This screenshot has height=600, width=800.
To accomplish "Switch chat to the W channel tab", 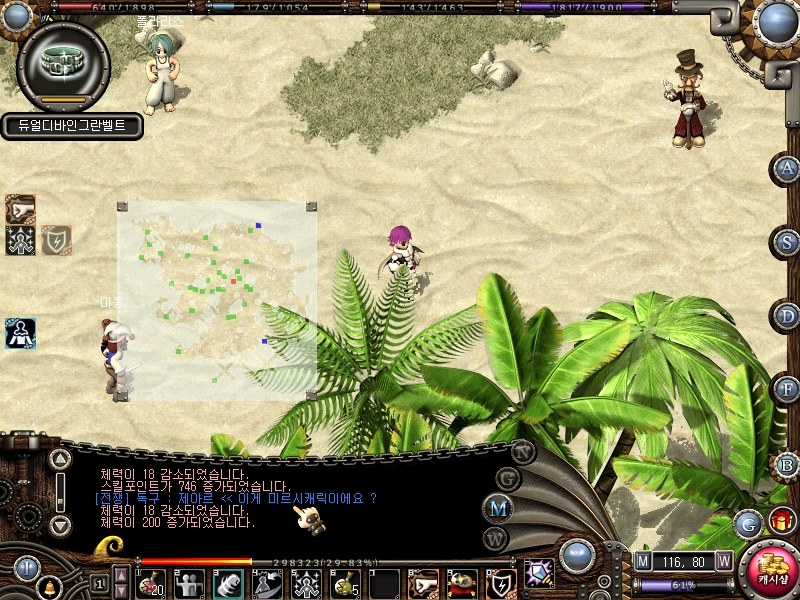I will [x=497, y=537].
